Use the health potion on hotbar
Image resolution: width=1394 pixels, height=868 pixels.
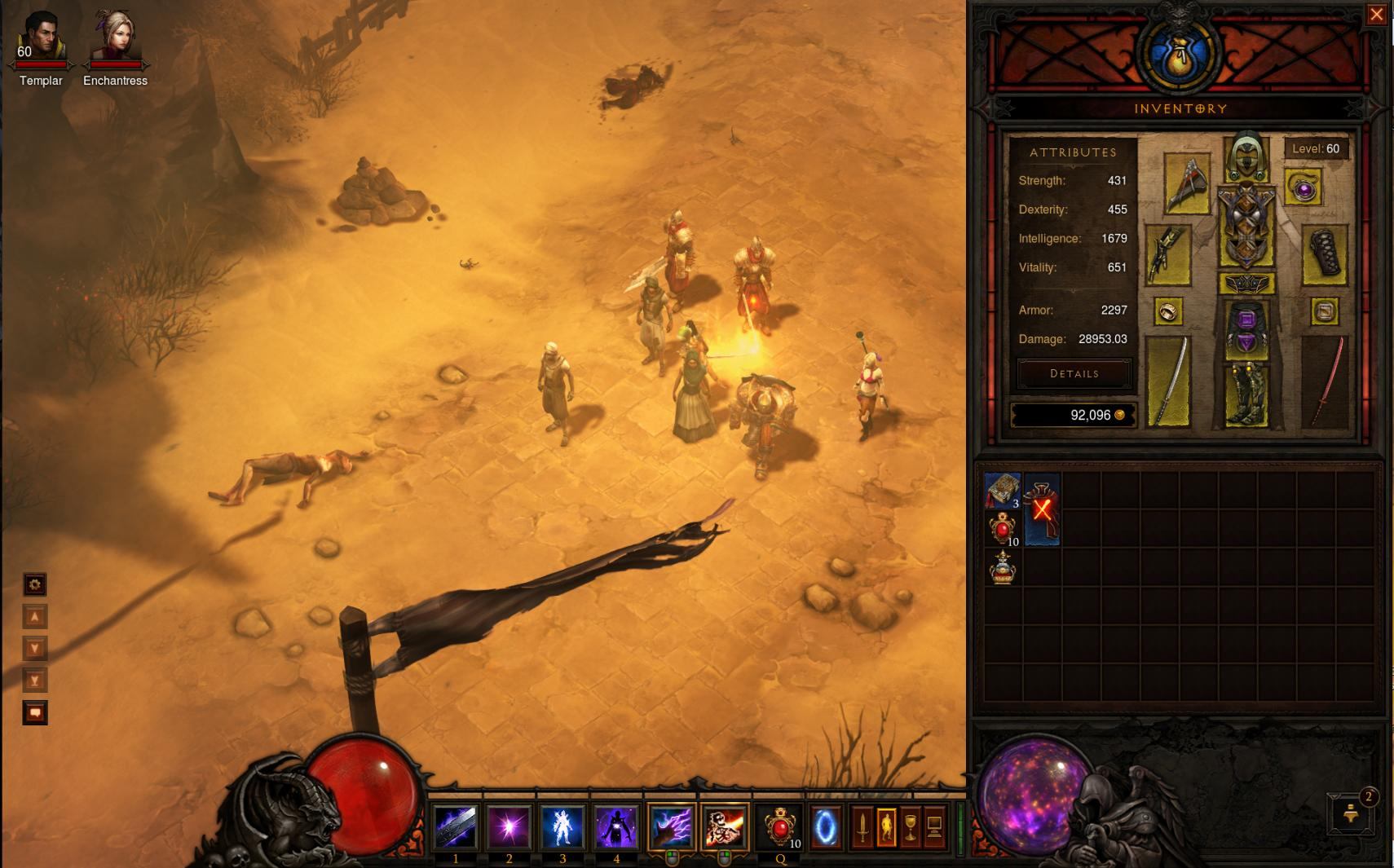pyautogui.click(x=780, y=827)
